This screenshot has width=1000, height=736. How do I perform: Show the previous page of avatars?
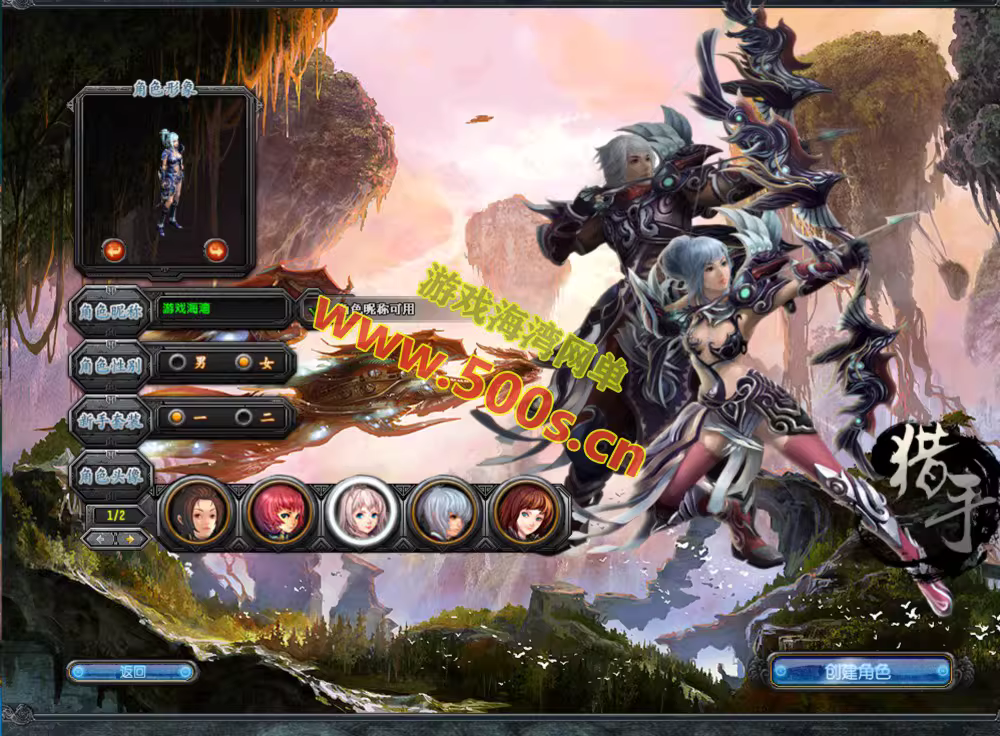coord(100,539)
